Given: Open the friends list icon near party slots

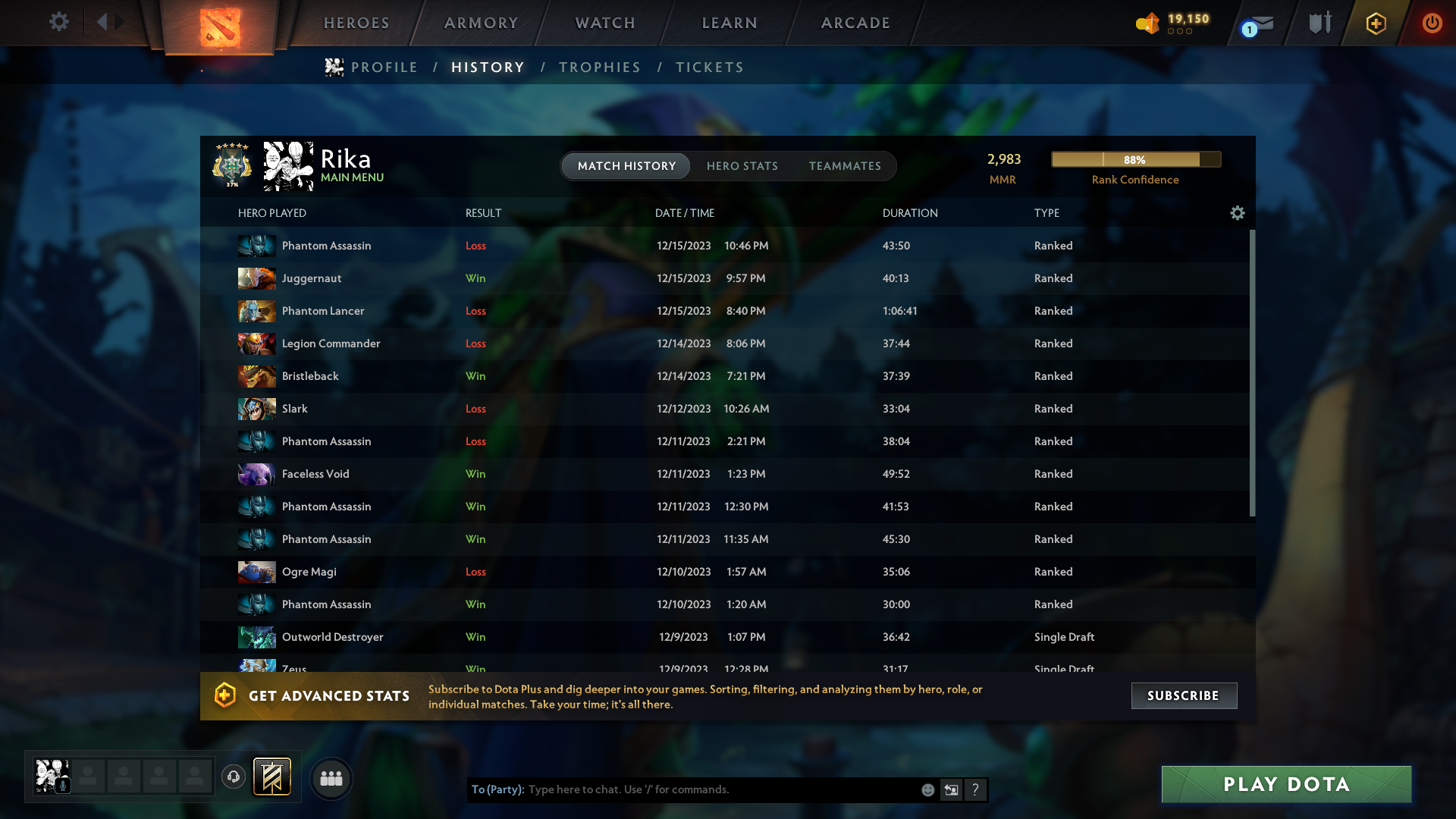Looking at the screenshot, I should coord(331,778).
